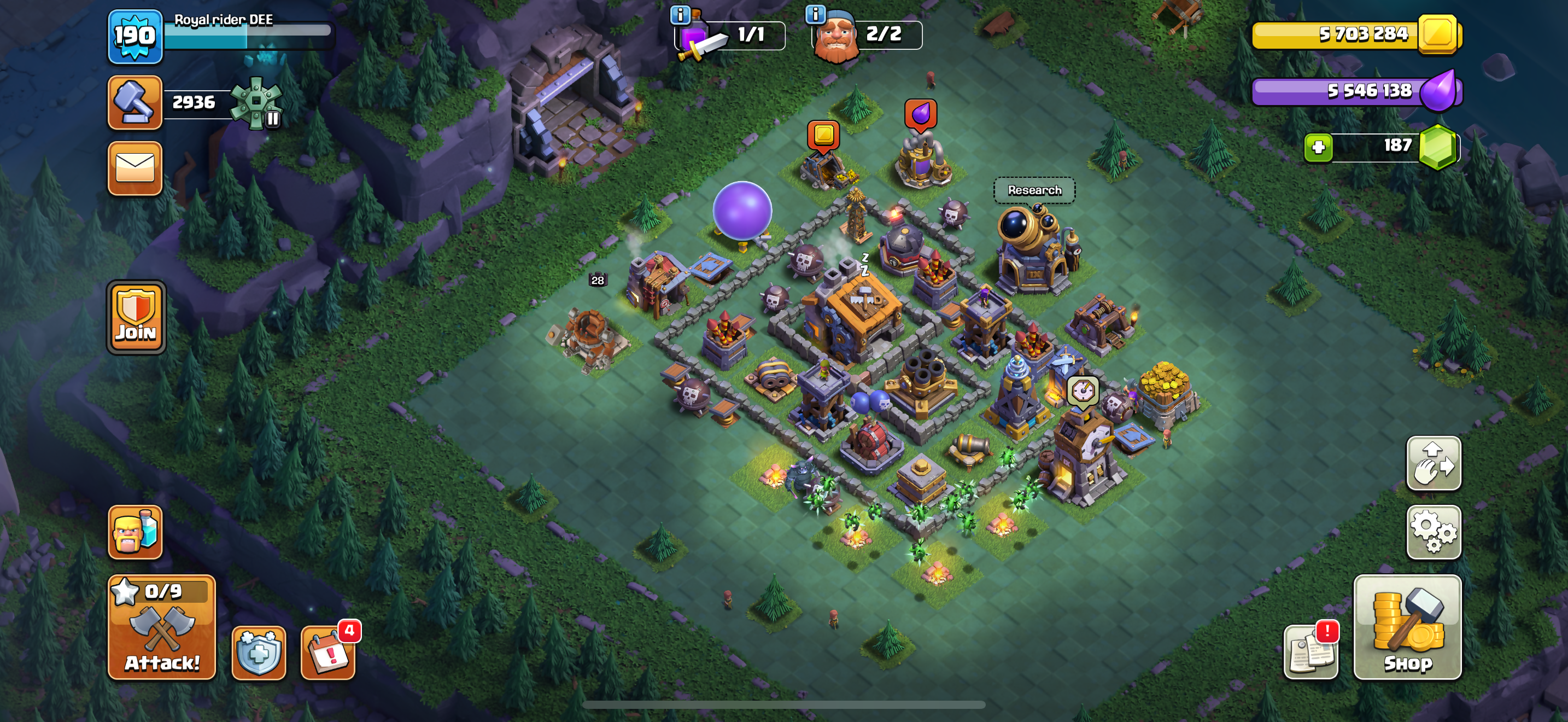Tap the Research label above the laboratory
The image size is (1568, 722).
coord(1034,190)
